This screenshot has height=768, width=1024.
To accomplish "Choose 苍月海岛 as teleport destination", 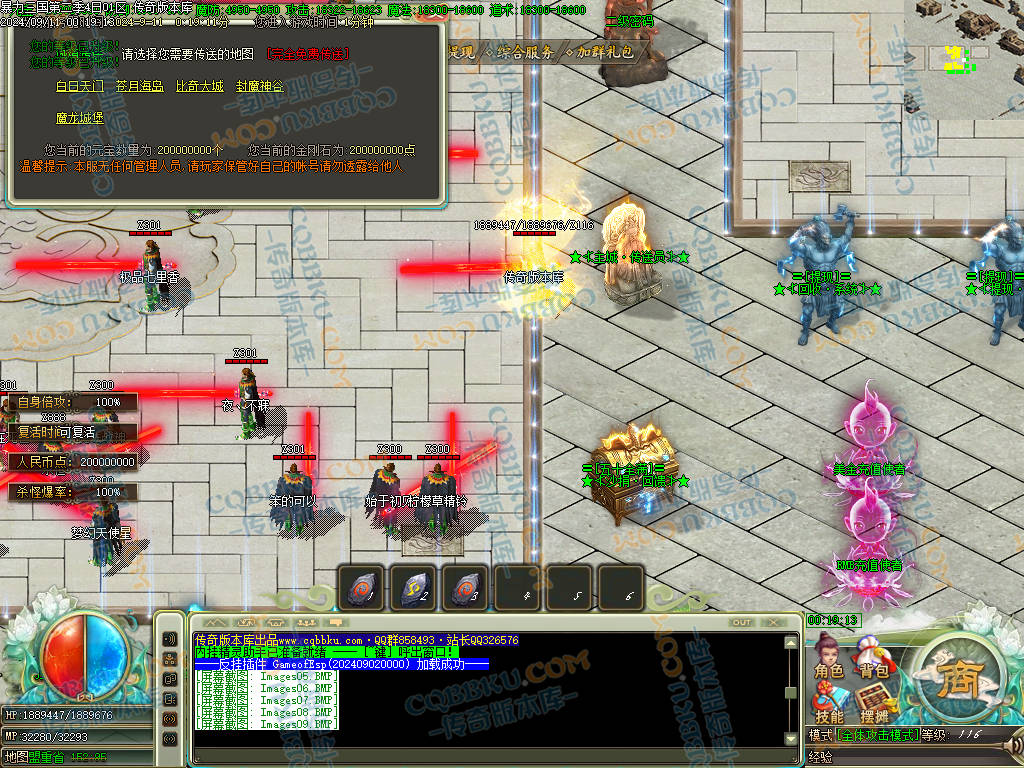I will coord(139,87).
